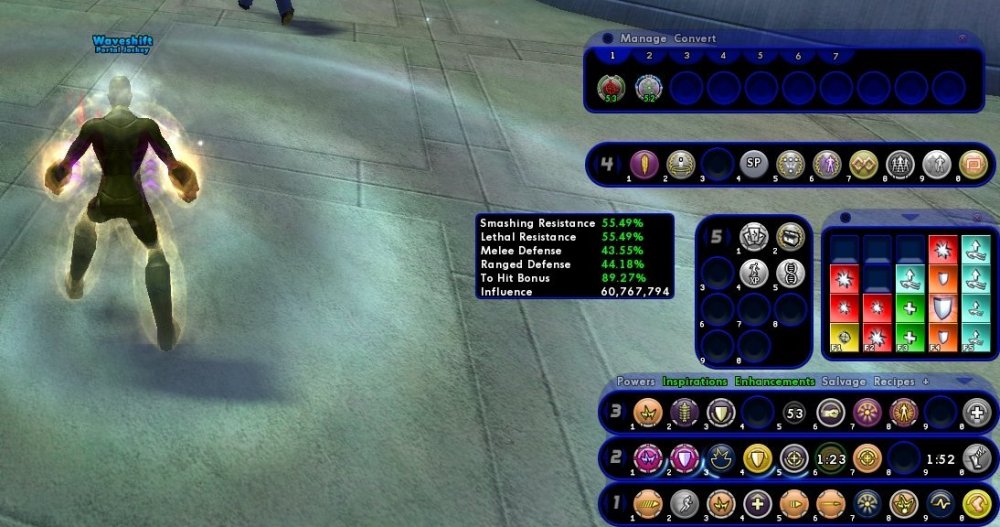Use the yellow F1 accuracy inspiration
Image resolution: width=1000 pixels, height=527 pixels.
coord(843,336)
